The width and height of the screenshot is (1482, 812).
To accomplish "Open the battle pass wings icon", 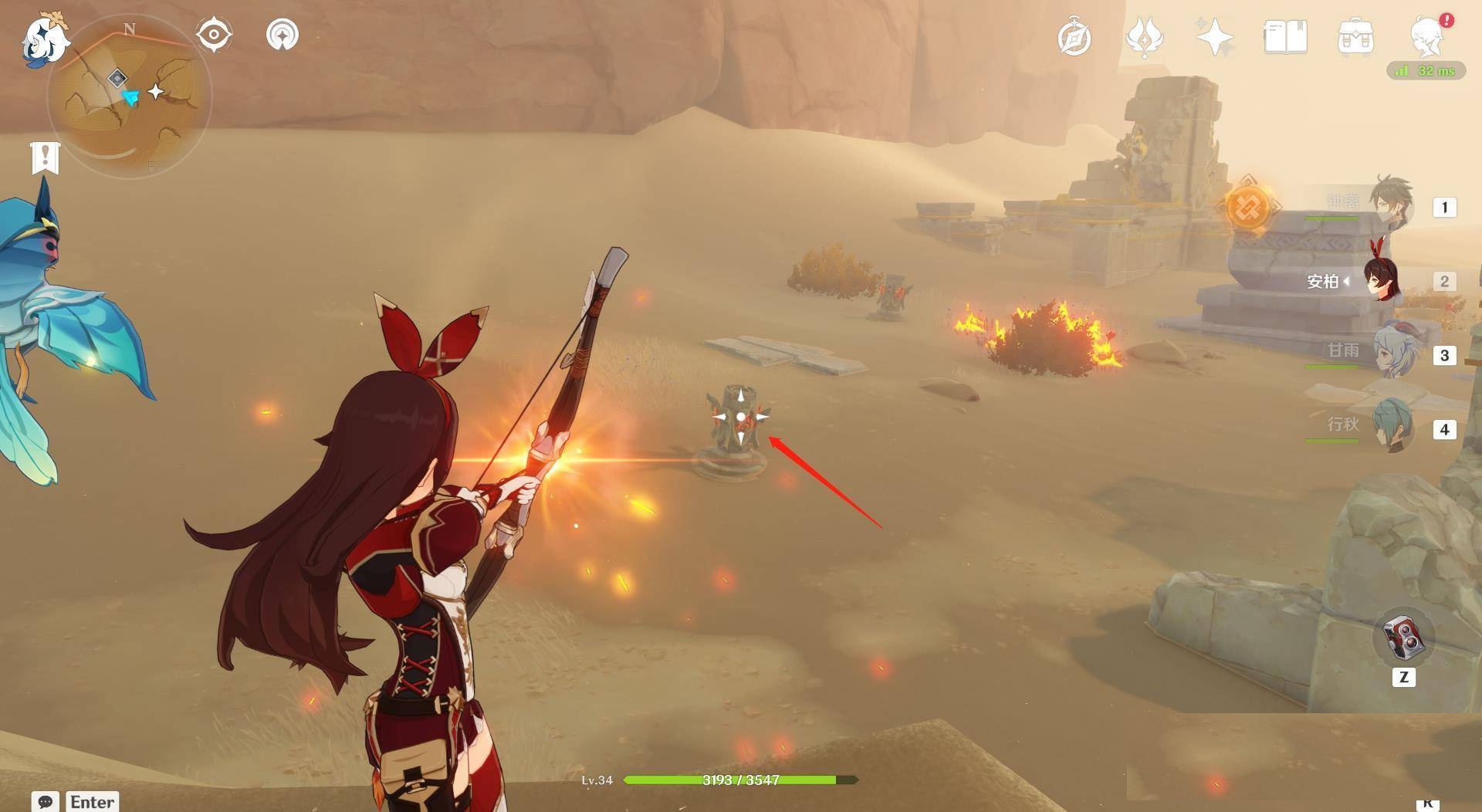I will (1144, 37).
